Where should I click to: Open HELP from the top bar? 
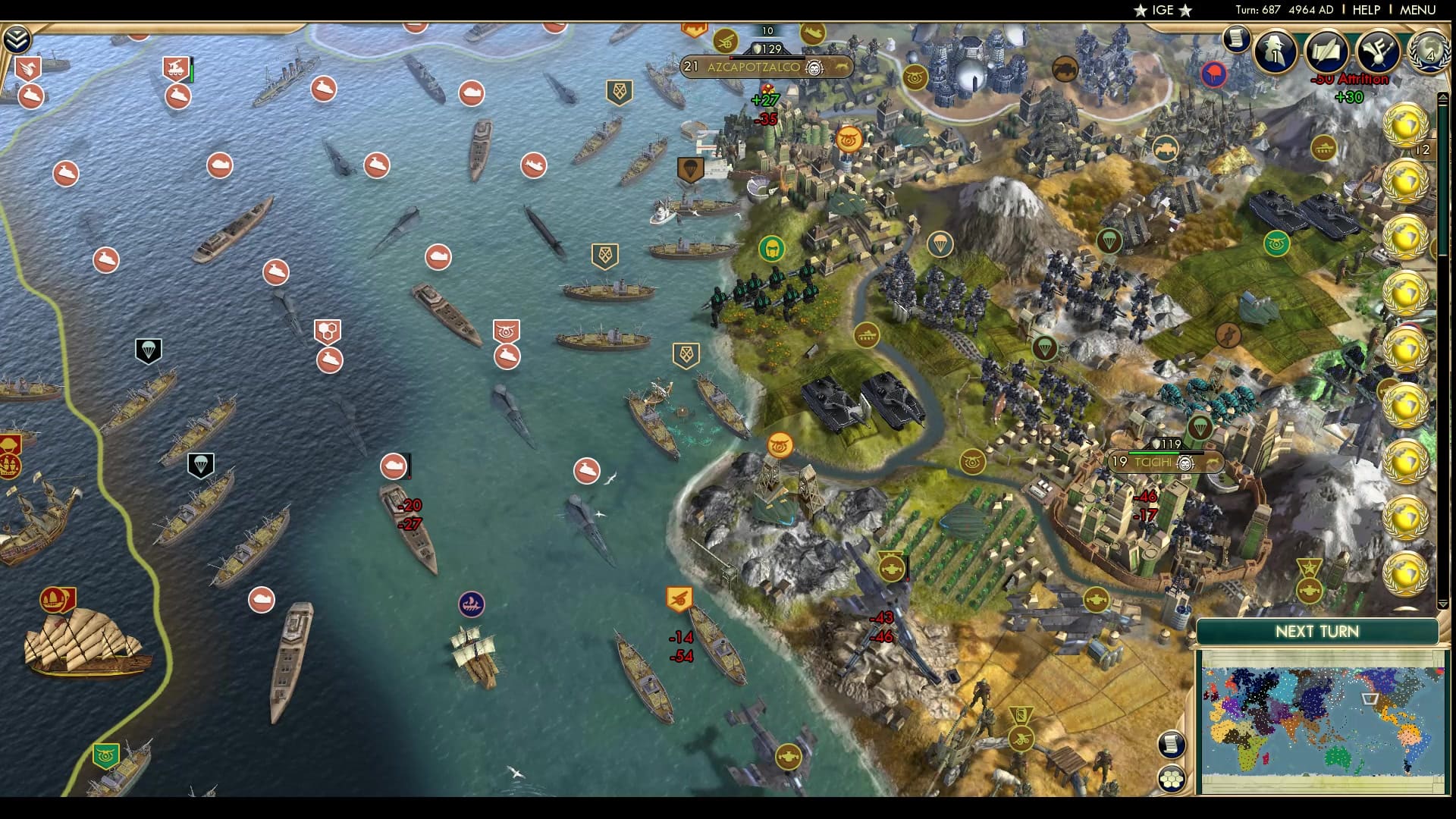1365,10
